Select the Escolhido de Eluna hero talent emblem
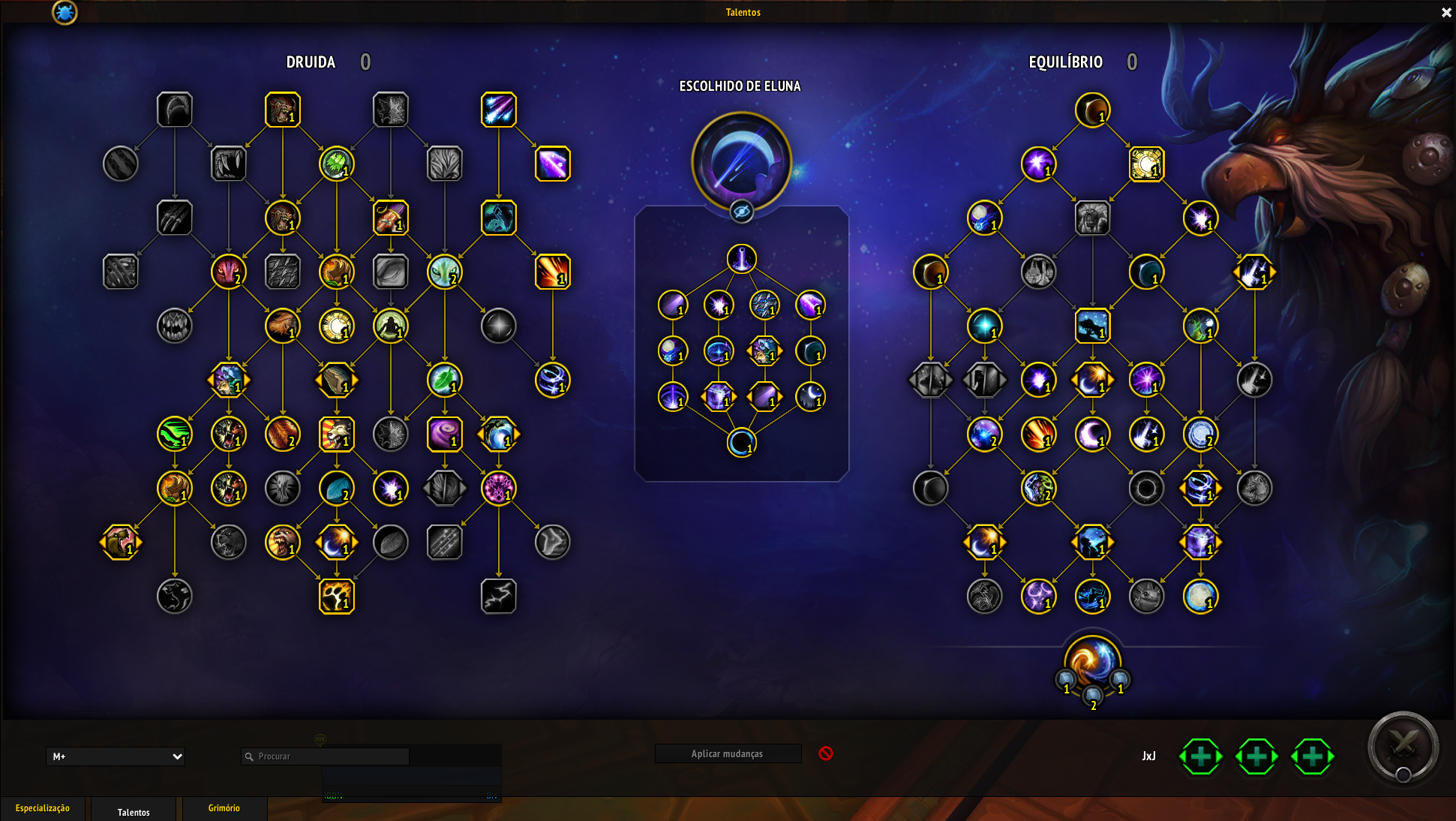This screenshot has height=821, width=1456. coord(741,161)
